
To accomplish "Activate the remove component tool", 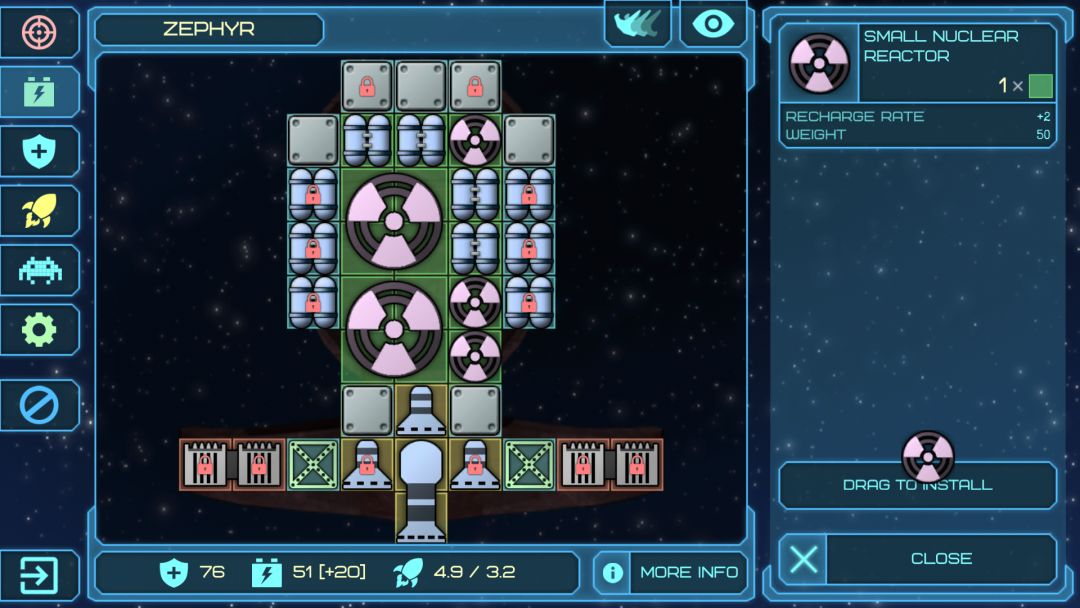I will tap(40, 405).
